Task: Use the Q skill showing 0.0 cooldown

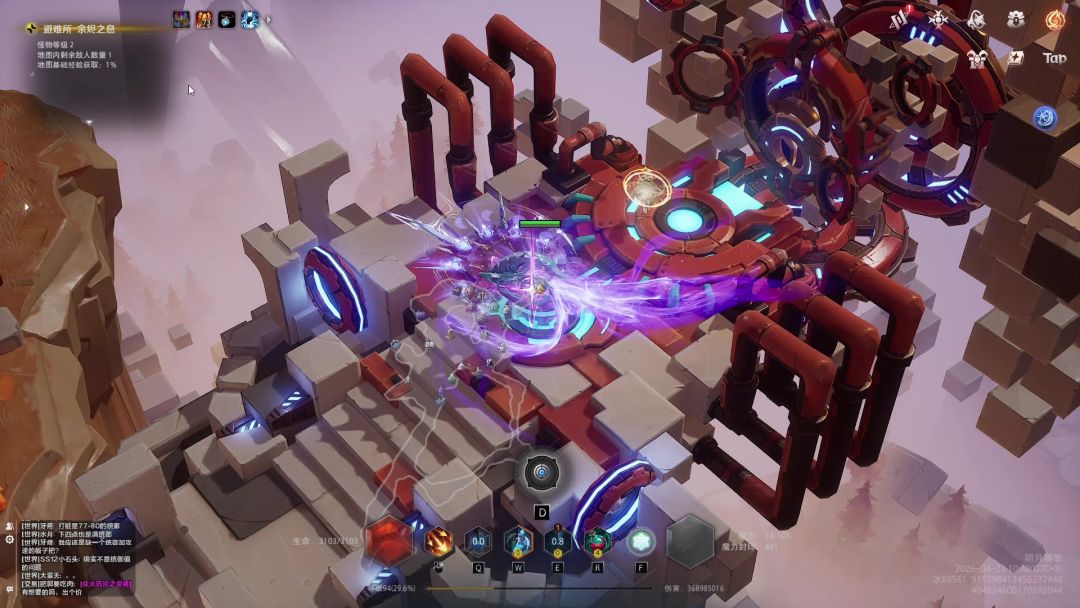Action: (x=478, y=542)
